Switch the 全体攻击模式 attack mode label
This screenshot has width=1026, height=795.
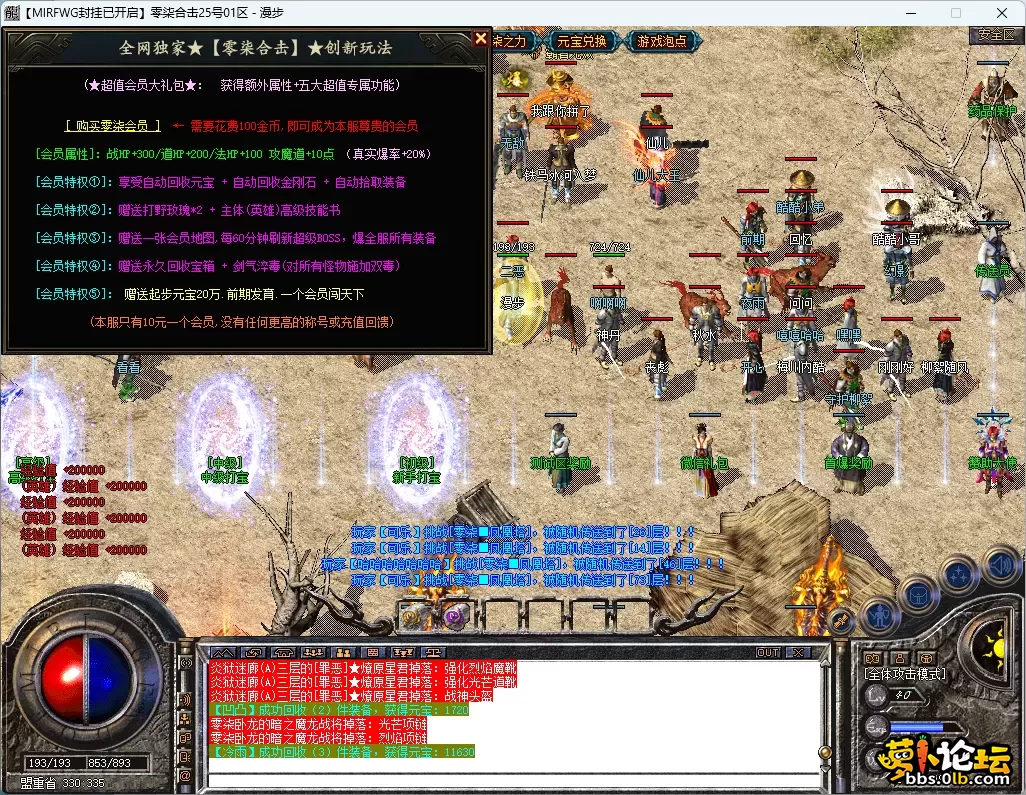pos(905,674)
